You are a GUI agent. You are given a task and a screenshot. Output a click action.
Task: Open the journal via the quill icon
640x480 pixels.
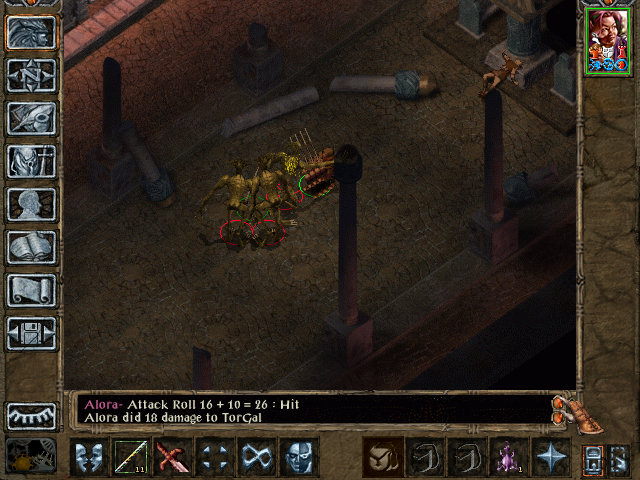(31, 118)
